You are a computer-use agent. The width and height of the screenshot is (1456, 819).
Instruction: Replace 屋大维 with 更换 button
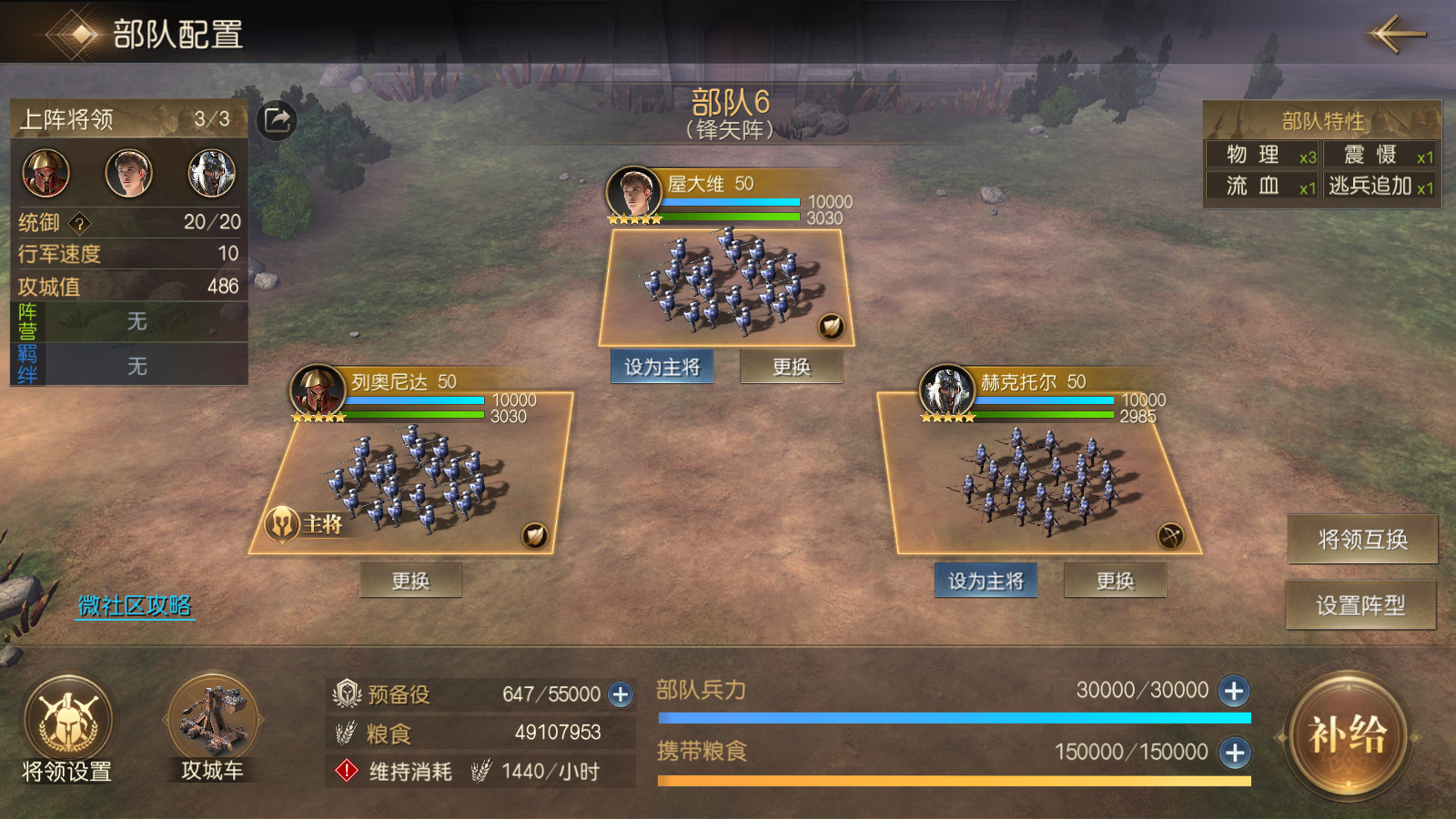pos(791,367)
